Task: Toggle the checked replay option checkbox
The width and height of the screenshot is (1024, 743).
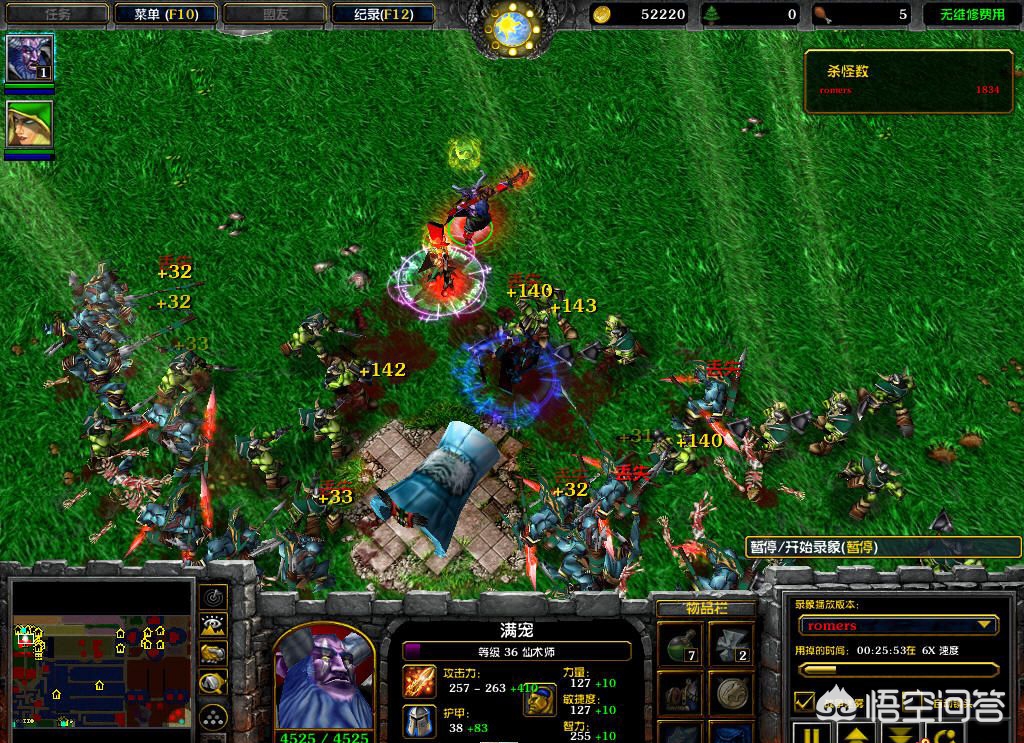Action: click(803, 701)
